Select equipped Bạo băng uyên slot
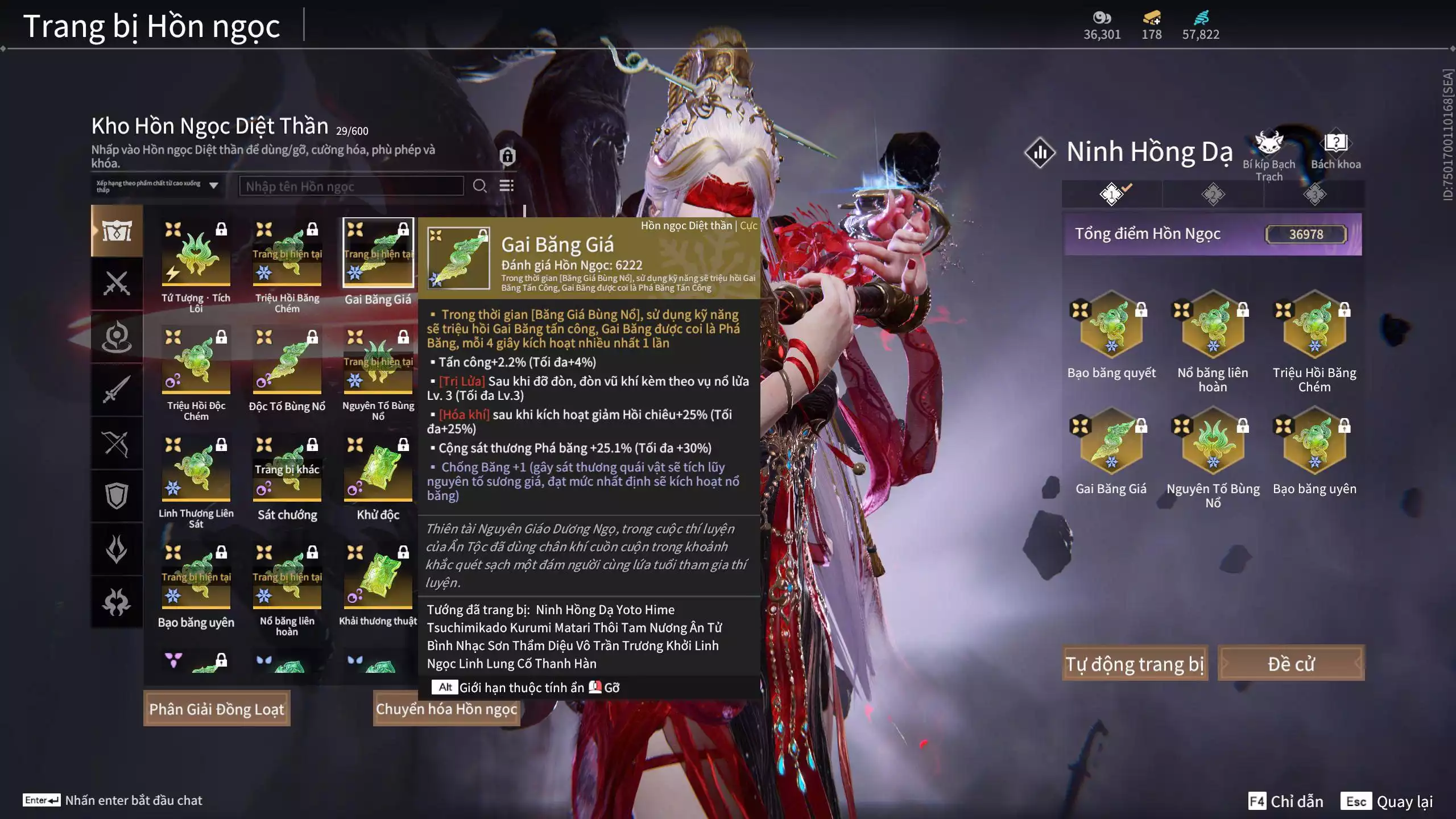This screenshot has width=1456, height=819. click(1314, 441)
